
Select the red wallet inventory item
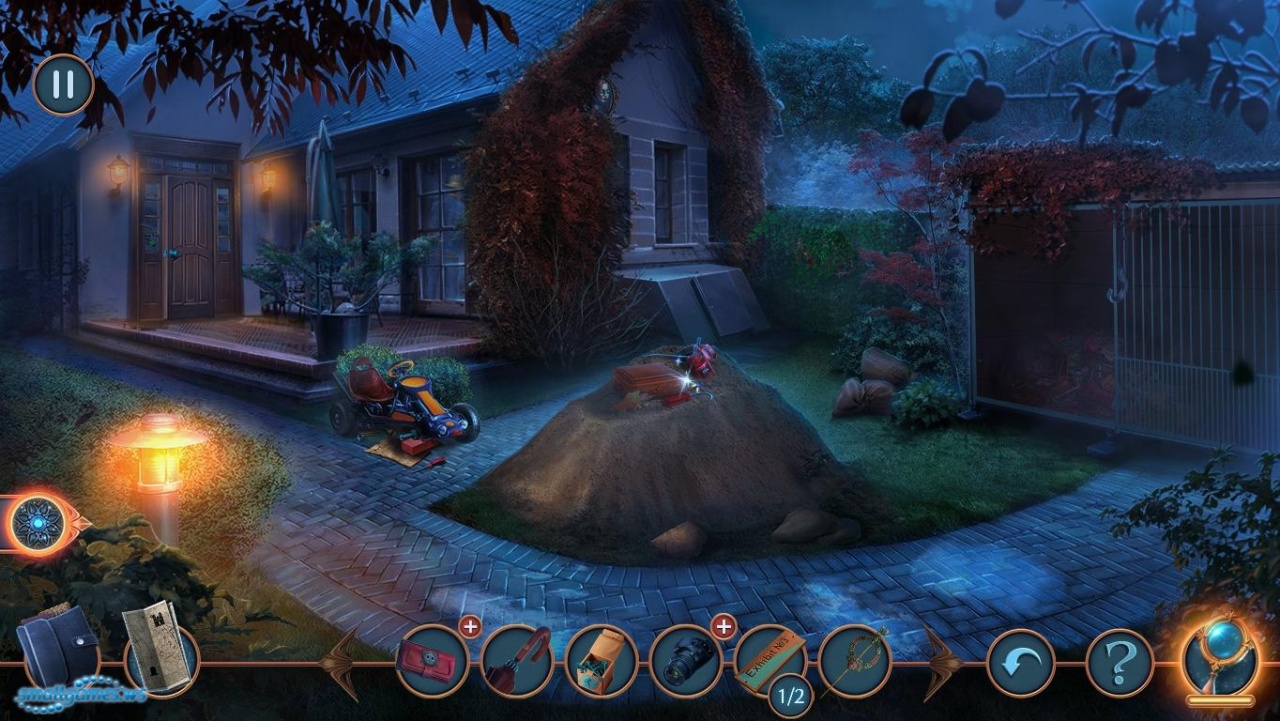click(432, 661)
